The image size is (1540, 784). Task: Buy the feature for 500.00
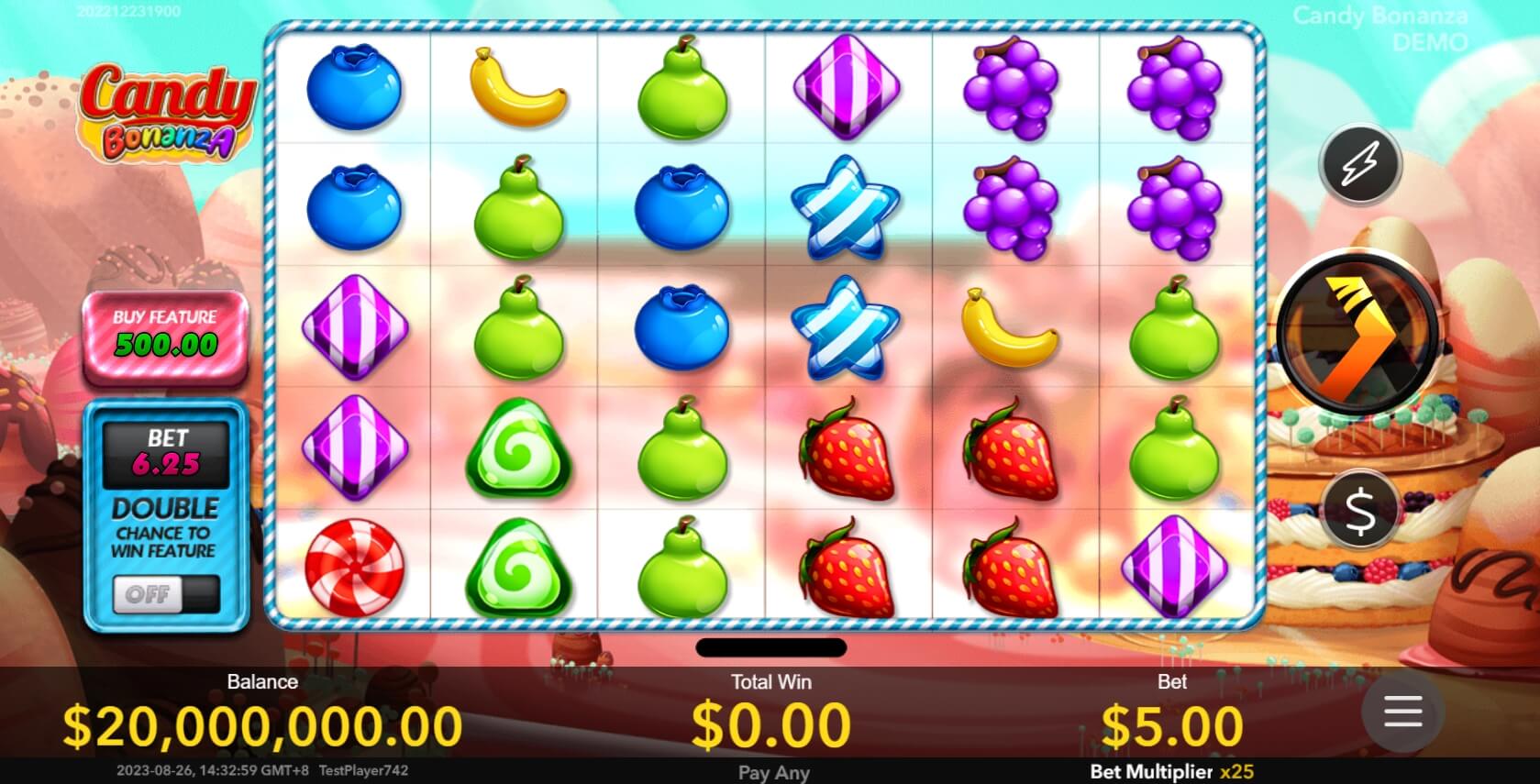[x=165, y=336]
